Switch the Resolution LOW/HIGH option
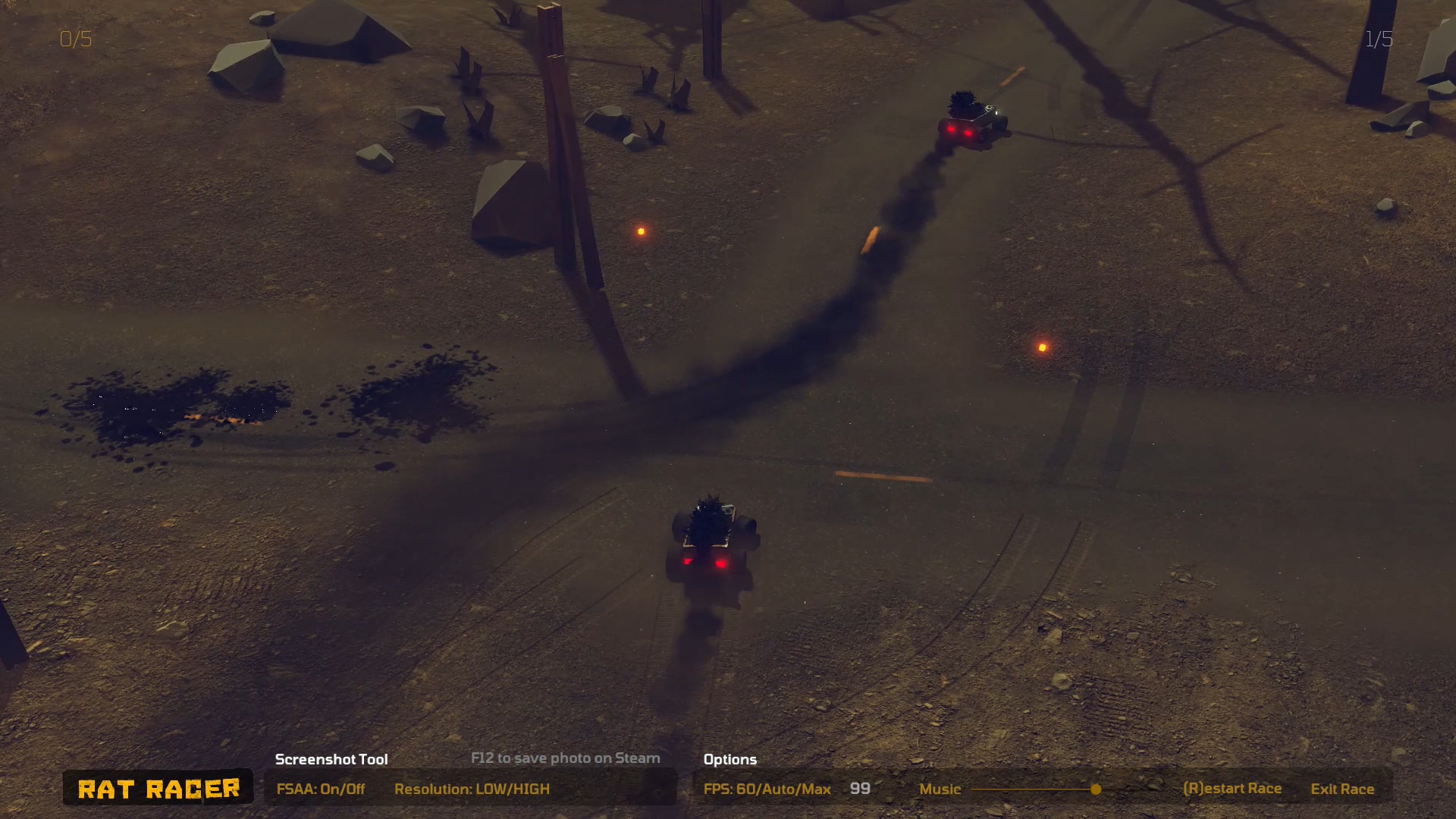The image size is (1456, 819). (x=472, y=789)
